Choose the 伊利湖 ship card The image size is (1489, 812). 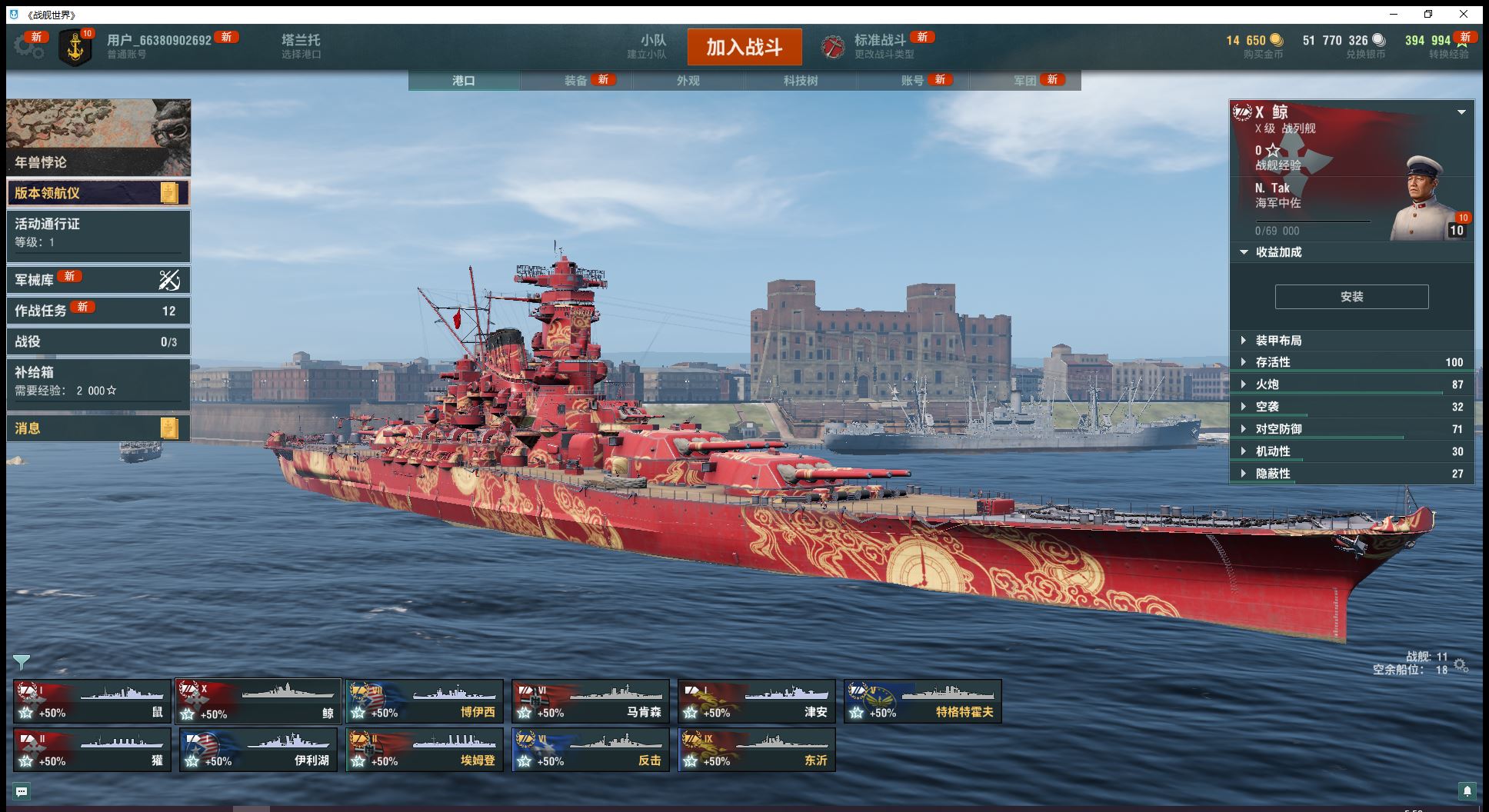tap(258, 750)
